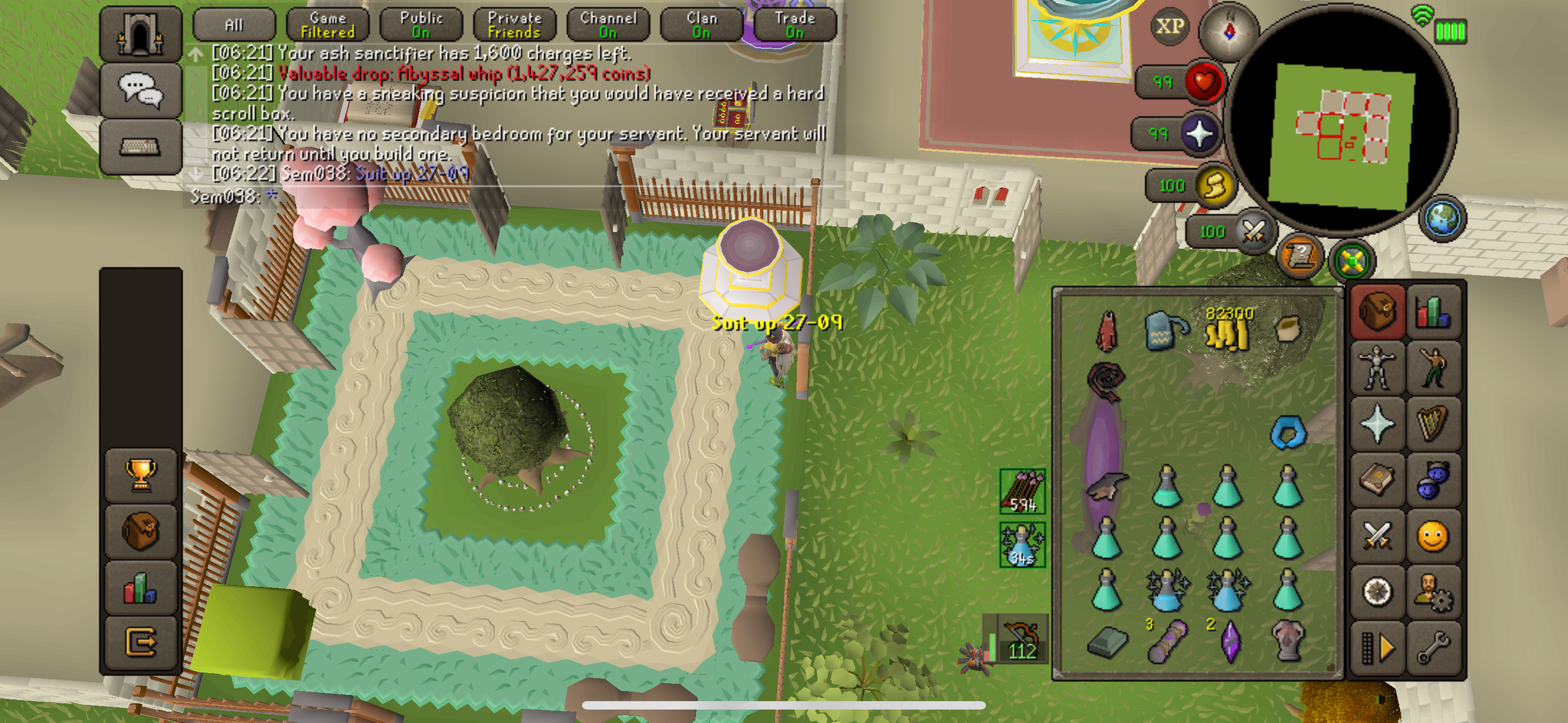Switch to the Trade chat tab

[795, 25]
